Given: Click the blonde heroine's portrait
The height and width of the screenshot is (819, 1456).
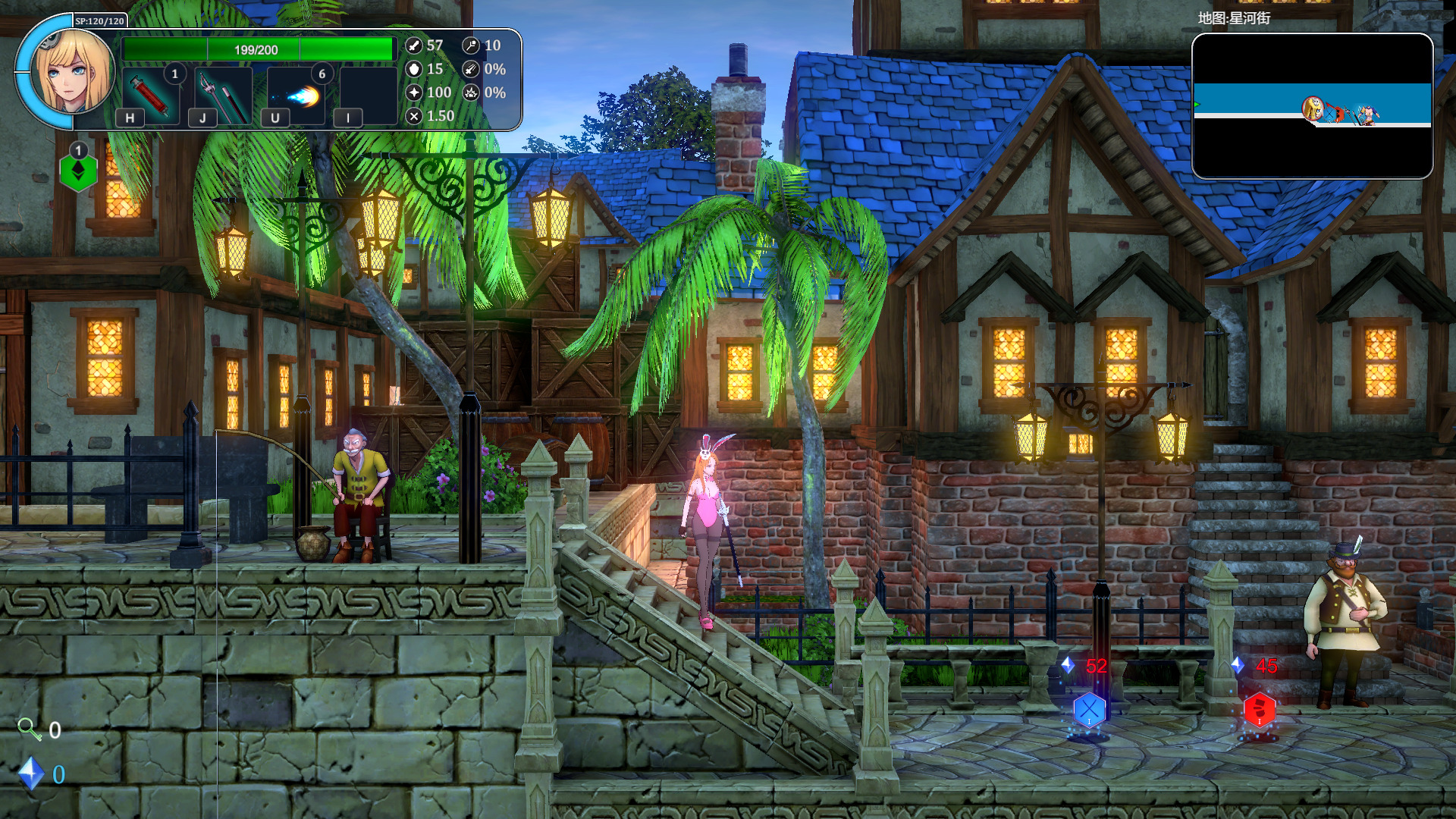Looking at the screenshot, I should click(72, 72).
